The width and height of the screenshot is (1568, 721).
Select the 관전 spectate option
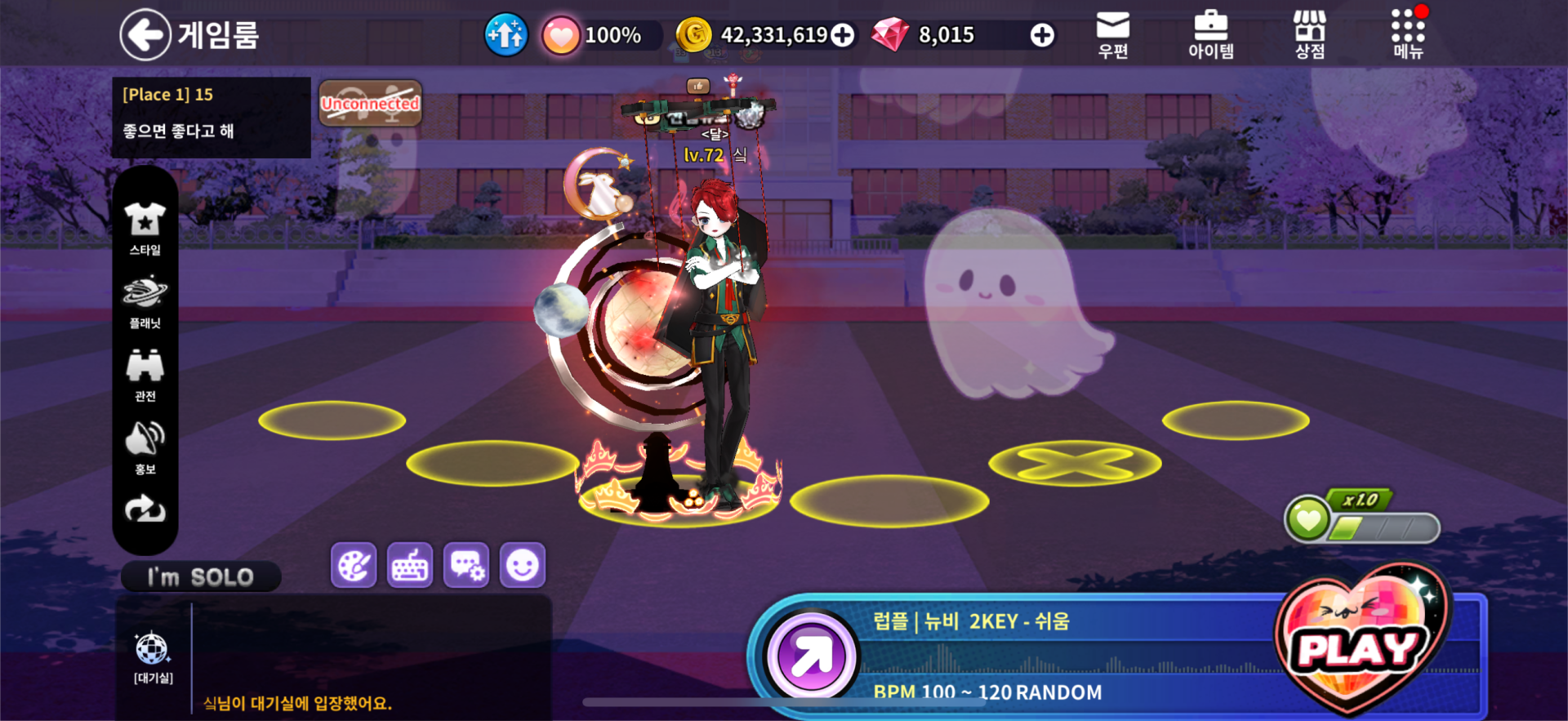click(x=145, y=375)
